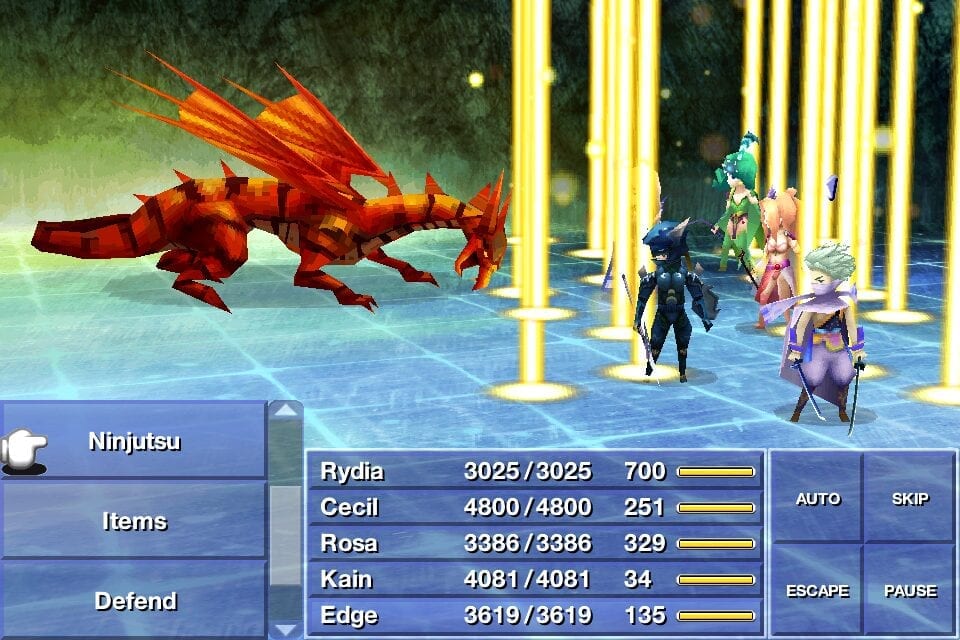The image size is (960, 640).
Task: Click ESCAPE to flee battle
Action: tap(817, 591)
